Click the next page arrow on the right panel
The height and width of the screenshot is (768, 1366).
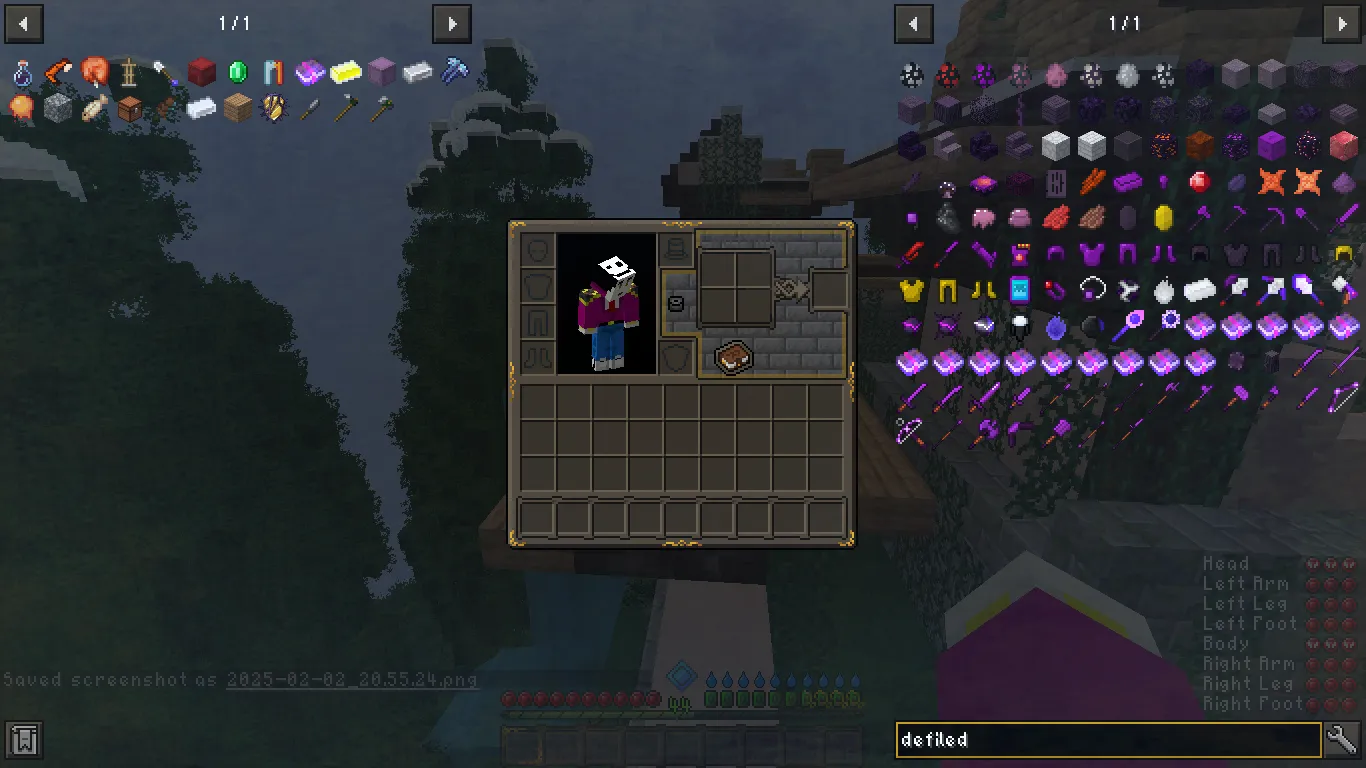(x=1341, y=24)
